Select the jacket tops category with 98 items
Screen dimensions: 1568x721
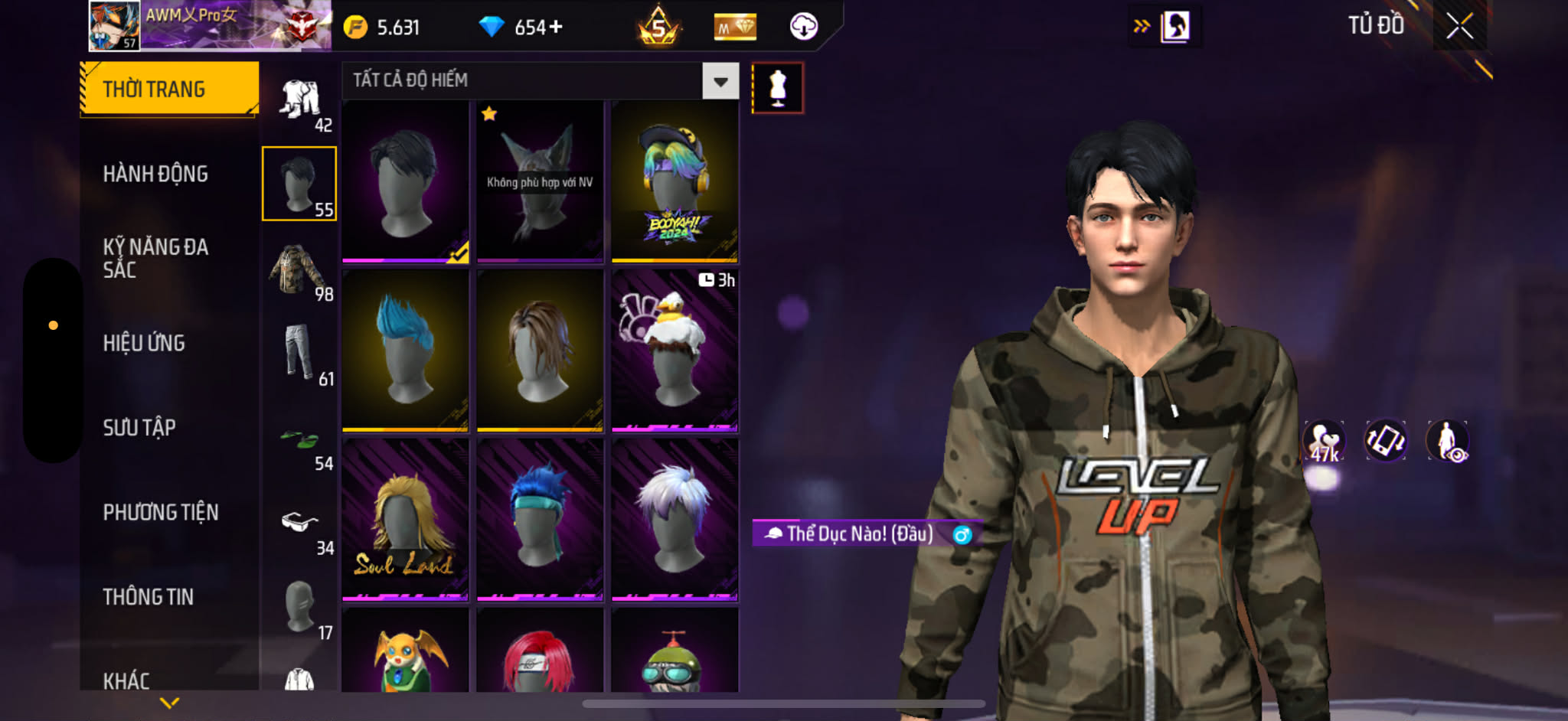[x=299, y=269]
